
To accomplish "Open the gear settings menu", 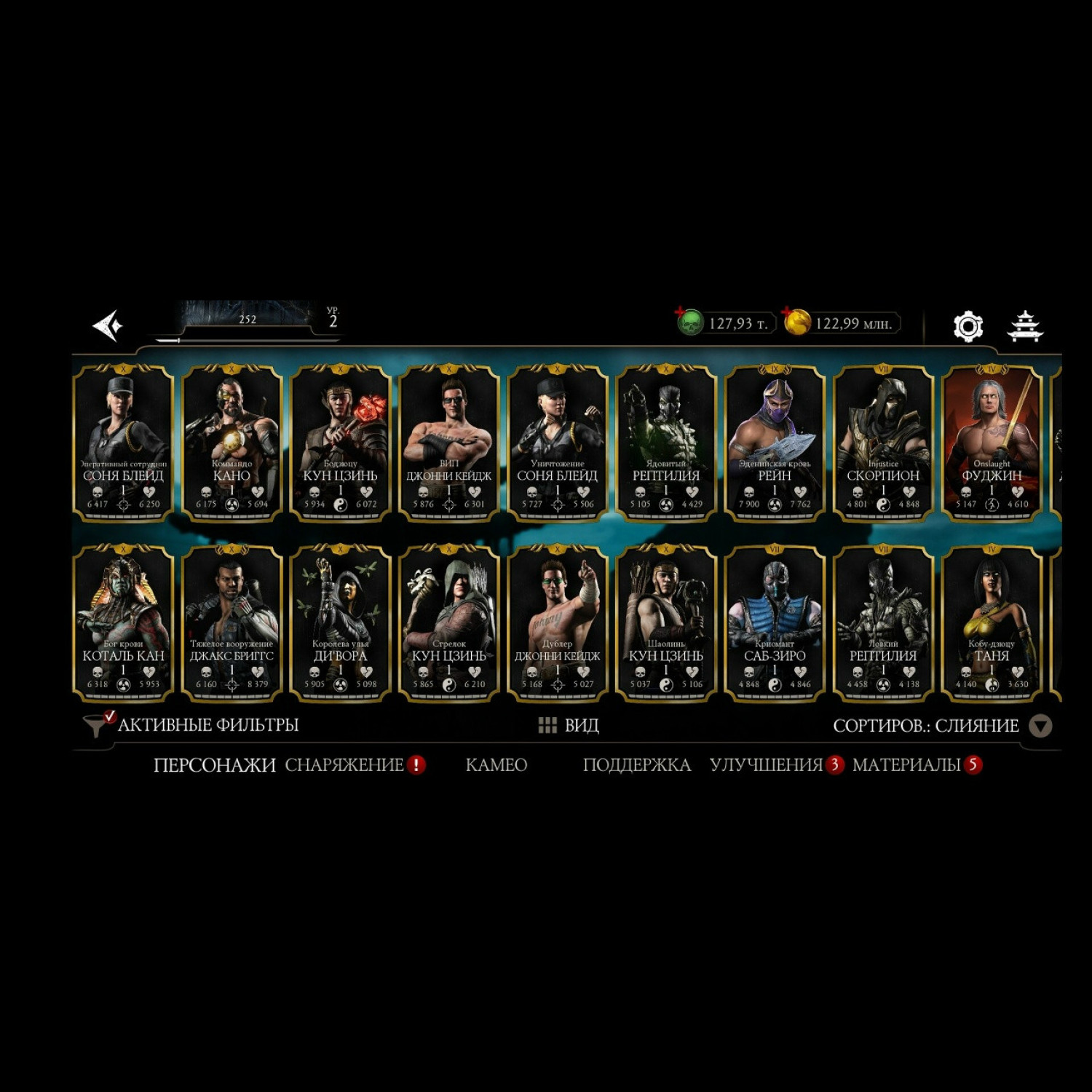I will [x=968, y=326].
